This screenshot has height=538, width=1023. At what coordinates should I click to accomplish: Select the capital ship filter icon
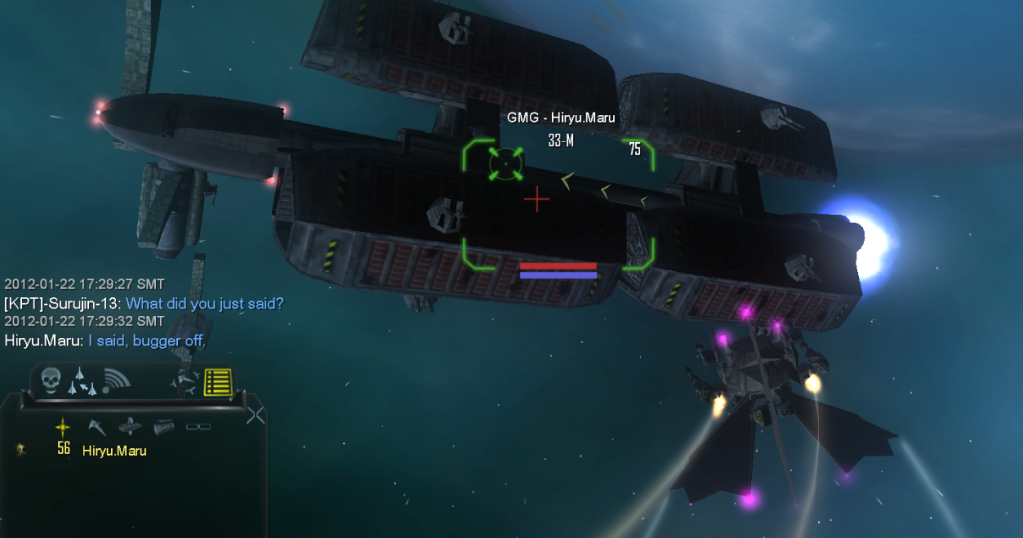[131, 427]
